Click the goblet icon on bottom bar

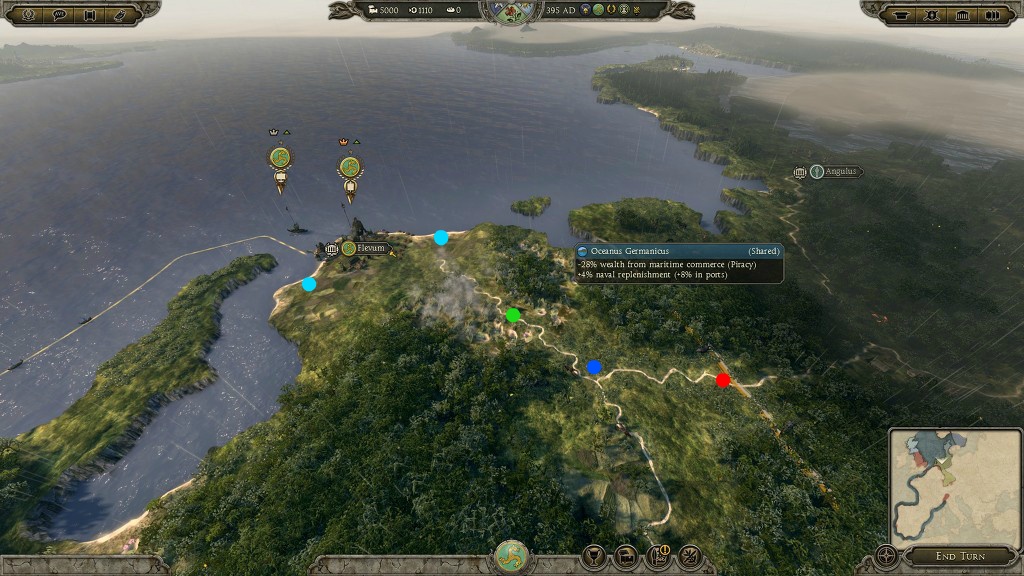point(593,556)
